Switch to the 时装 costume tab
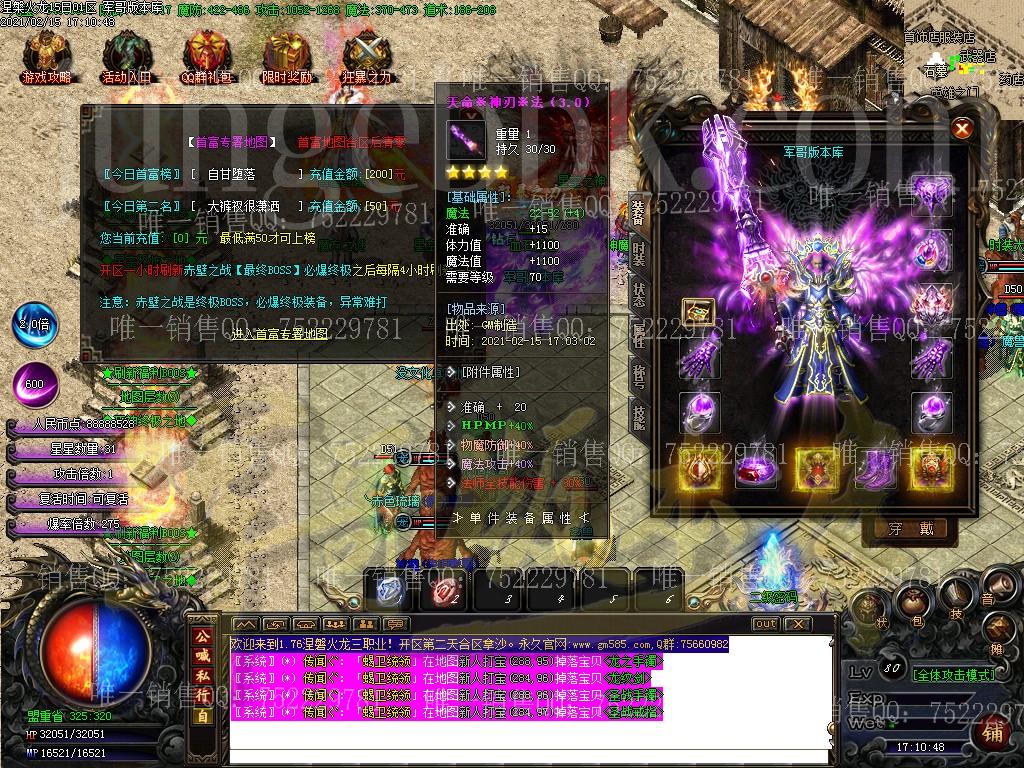Image resolution: width=1024 pixels, height=768 pixels. pyautogui.click(x=639, y=253)
